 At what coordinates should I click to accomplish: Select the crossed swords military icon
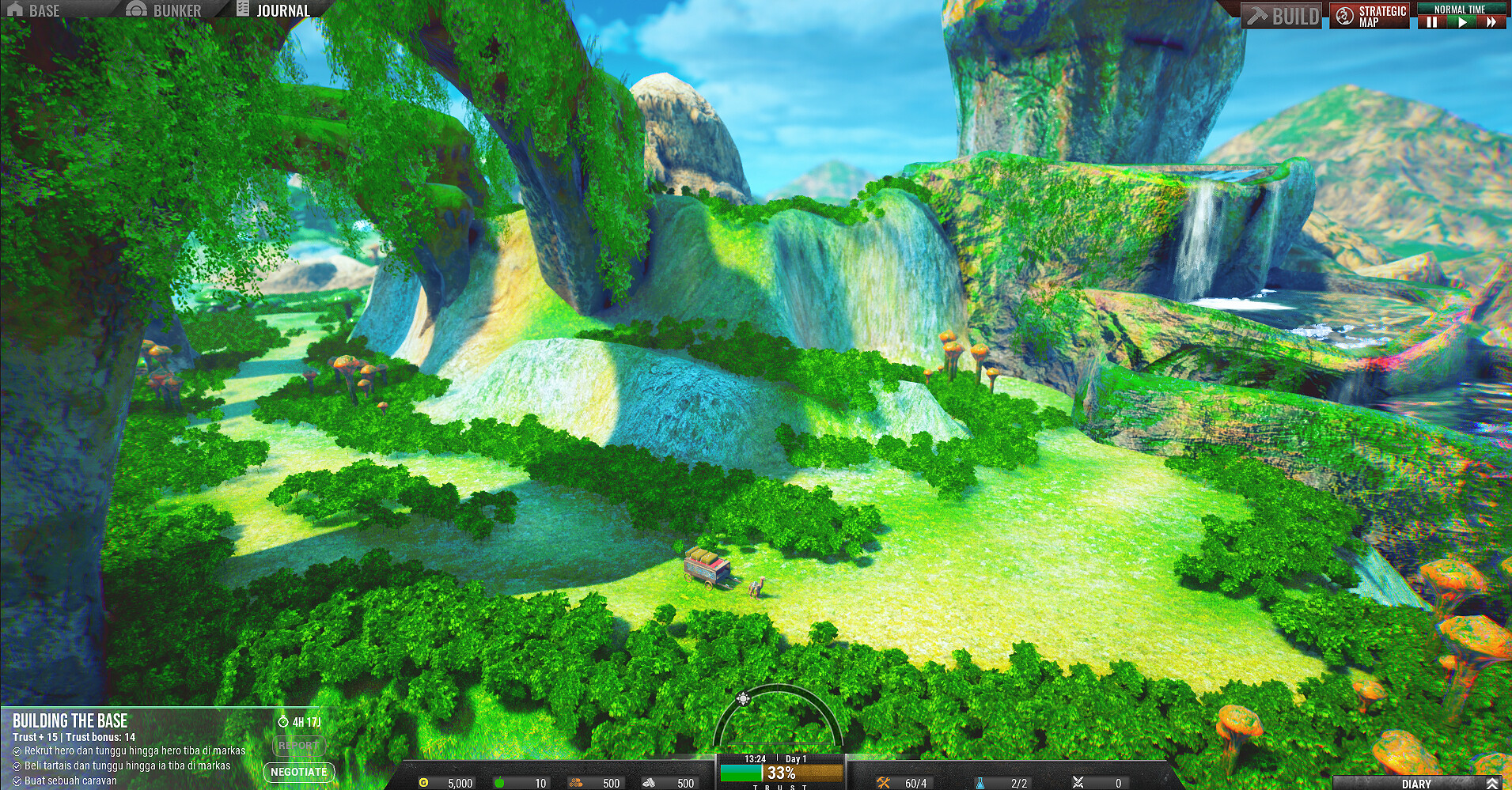click(1079, 783)
